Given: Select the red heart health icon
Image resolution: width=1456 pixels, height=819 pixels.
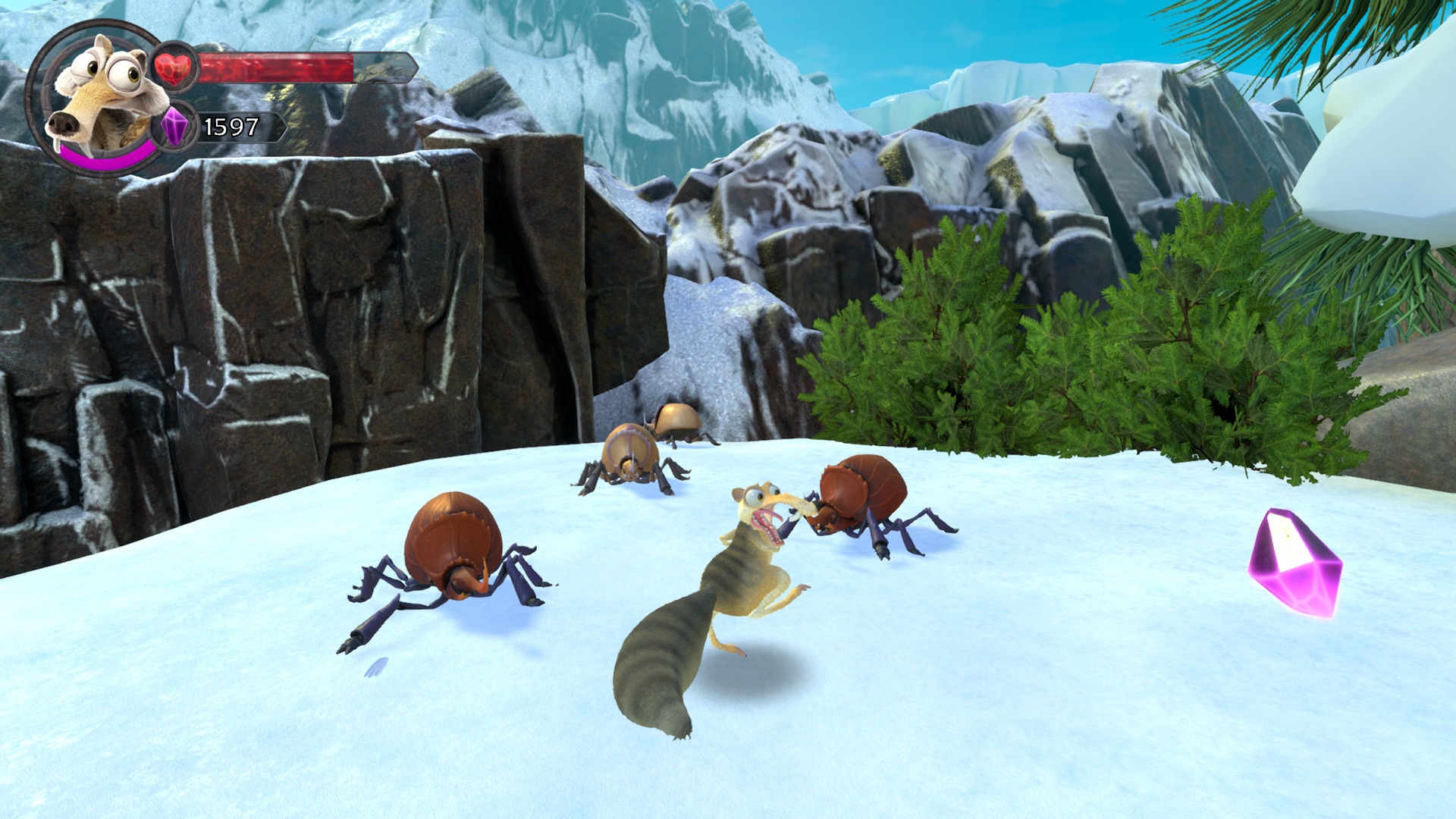Looking at the screenshot, I should (x=174, y=68).
